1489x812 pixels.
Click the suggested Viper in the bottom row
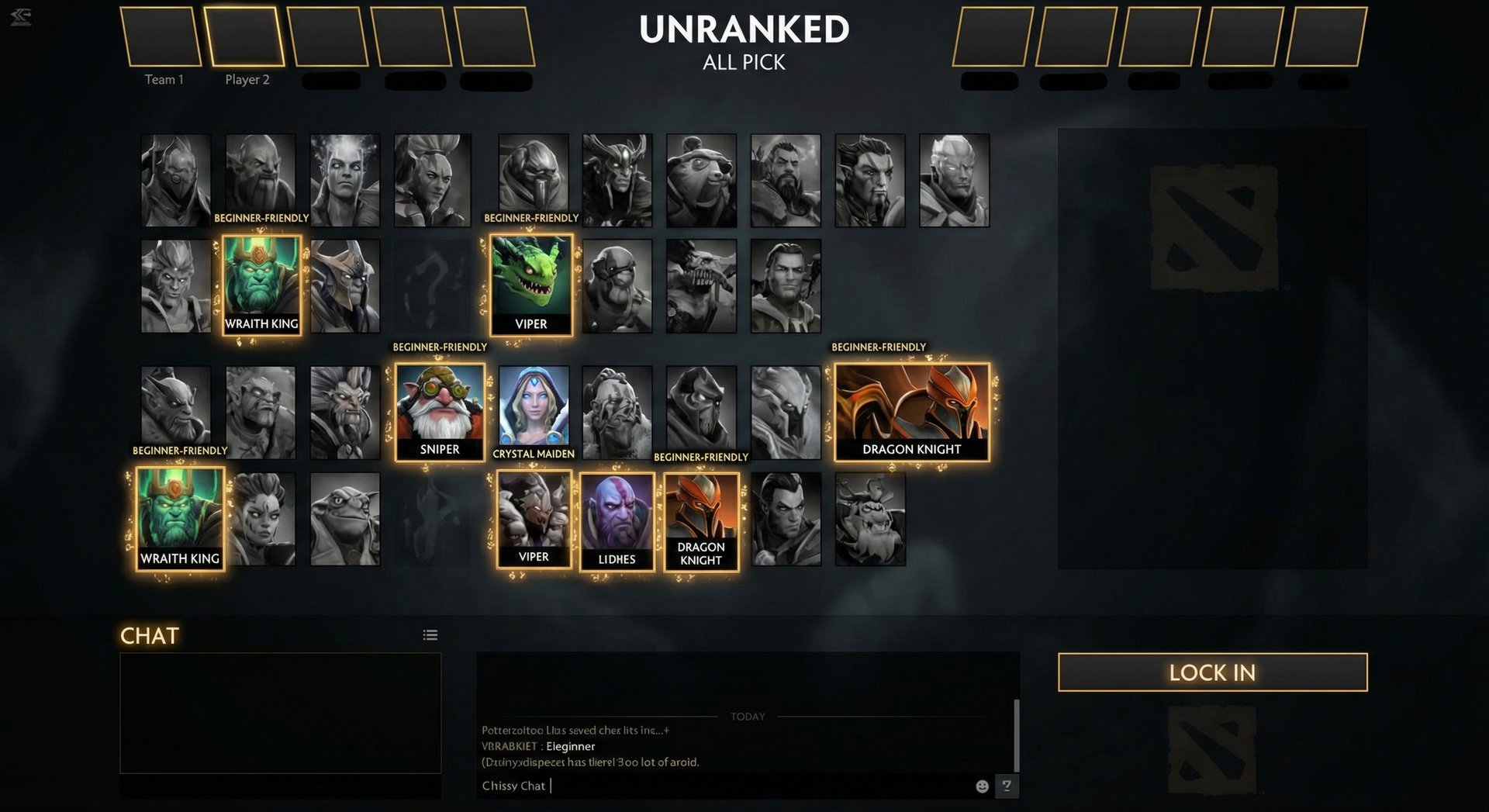coord(534,517)
